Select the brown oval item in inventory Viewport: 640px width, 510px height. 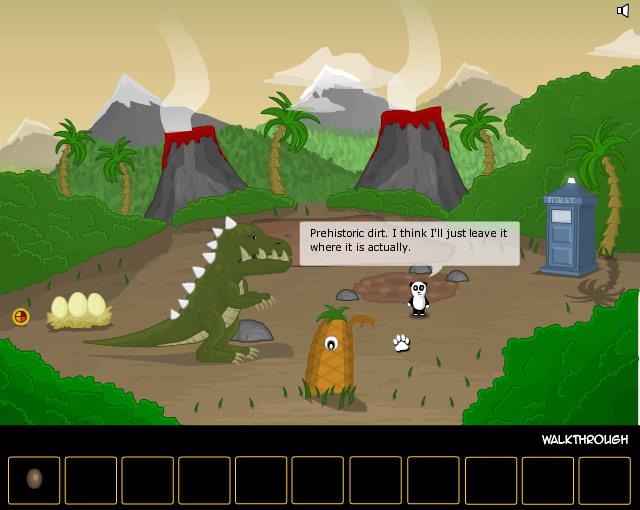point(34,479)
